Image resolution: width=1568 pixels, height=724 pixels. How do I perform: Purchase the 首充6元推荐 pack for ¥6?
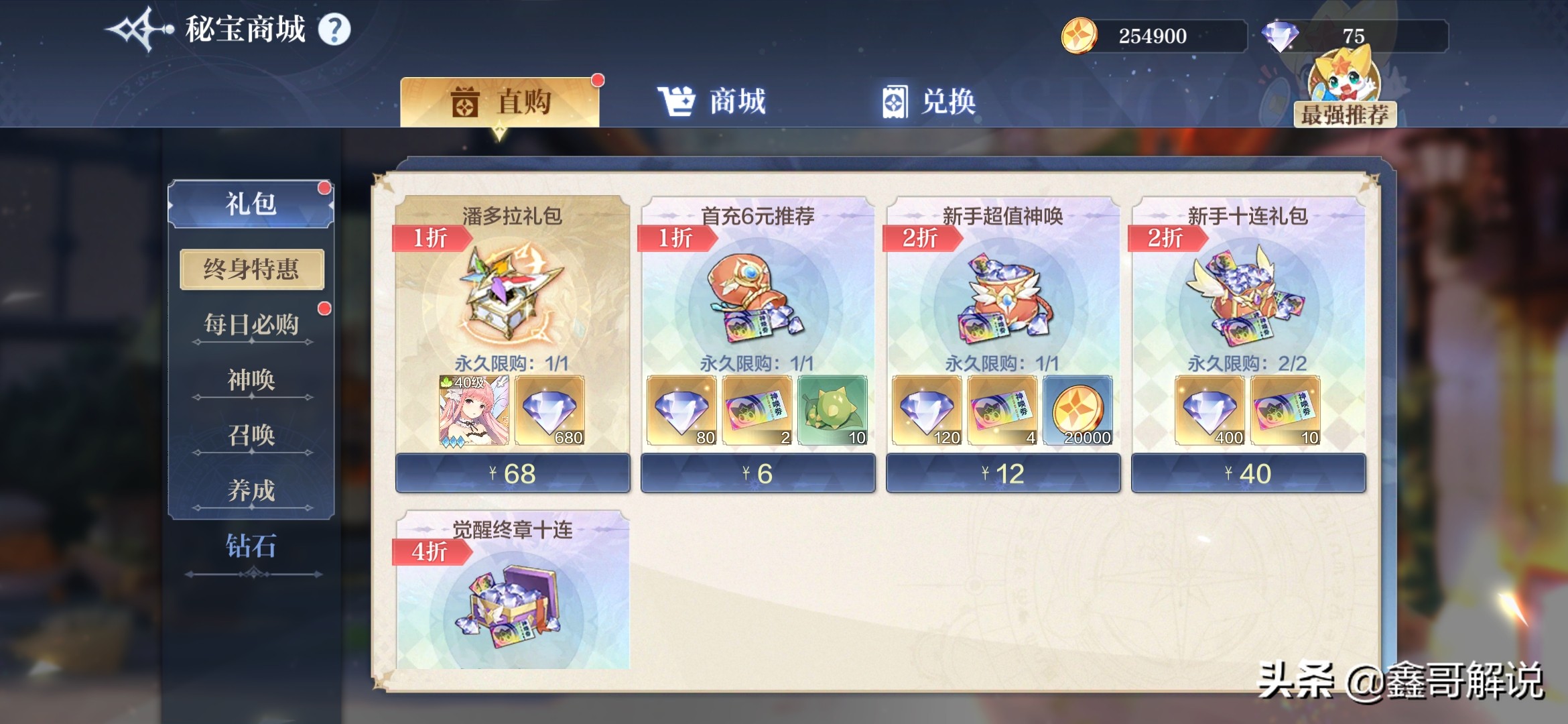click(757, 471)
